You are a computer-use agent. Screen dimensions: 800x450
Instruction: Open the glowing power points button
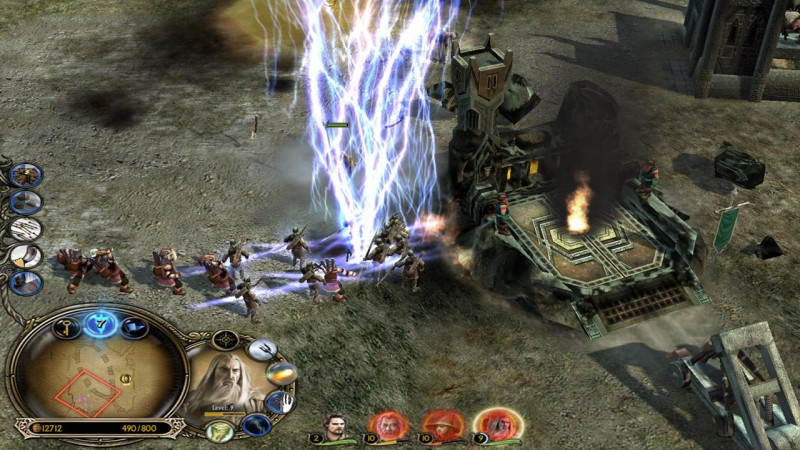tap(99, 322)
